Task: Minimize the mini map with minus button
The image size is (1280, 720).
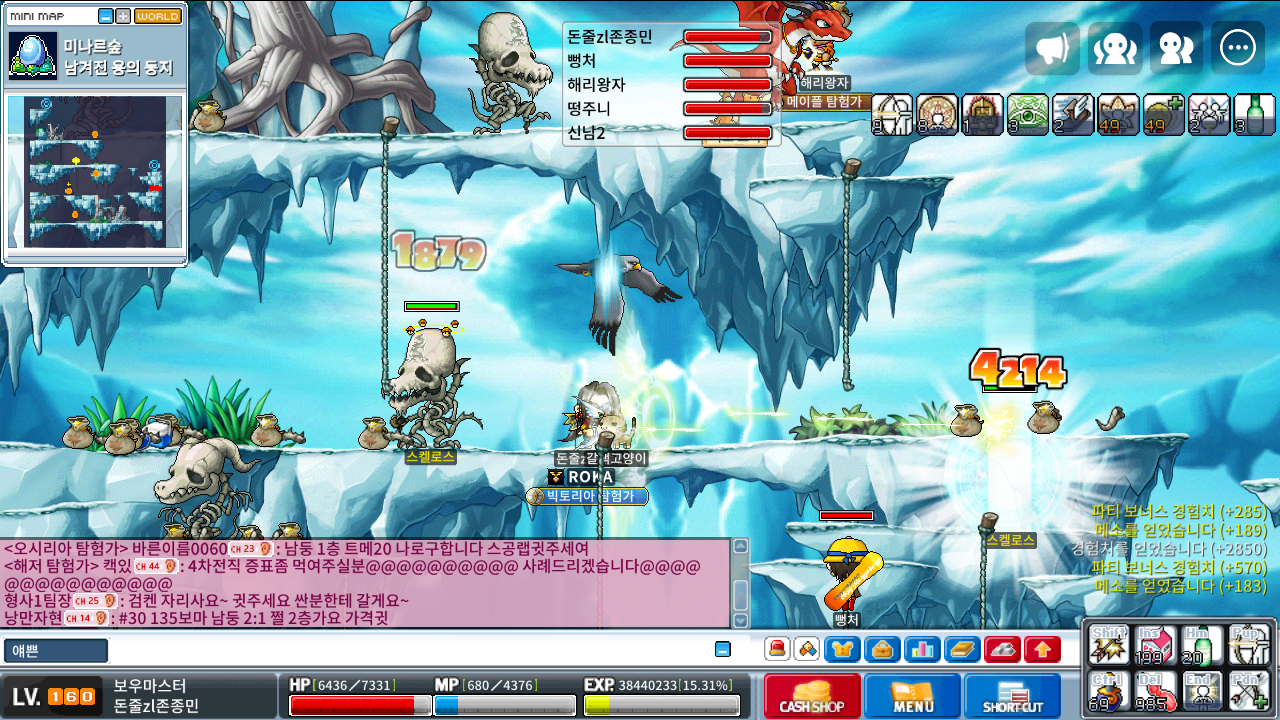Action: (106, 17)
